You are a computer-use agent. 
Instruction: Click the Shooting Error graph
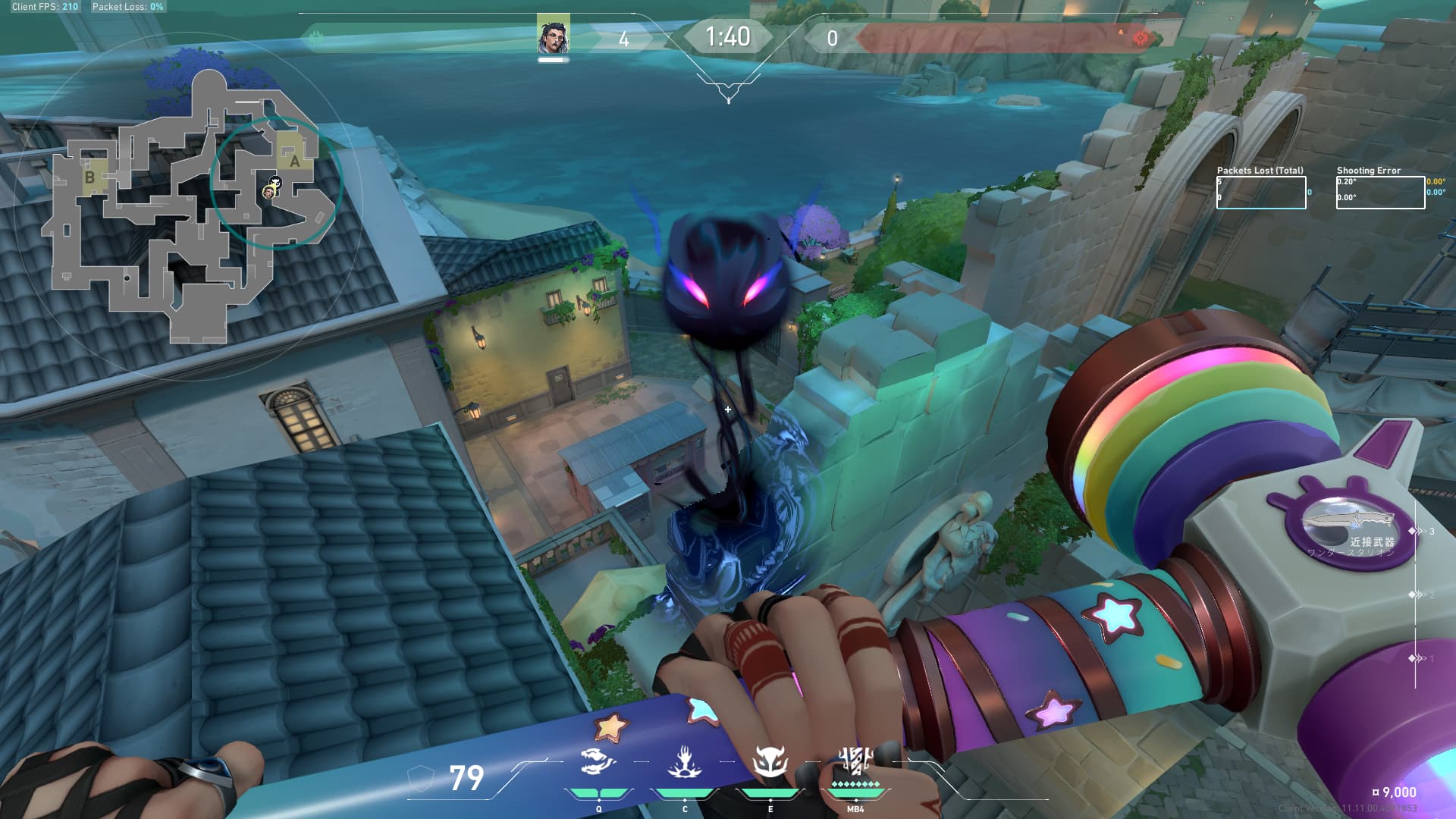pos(1380,193)
